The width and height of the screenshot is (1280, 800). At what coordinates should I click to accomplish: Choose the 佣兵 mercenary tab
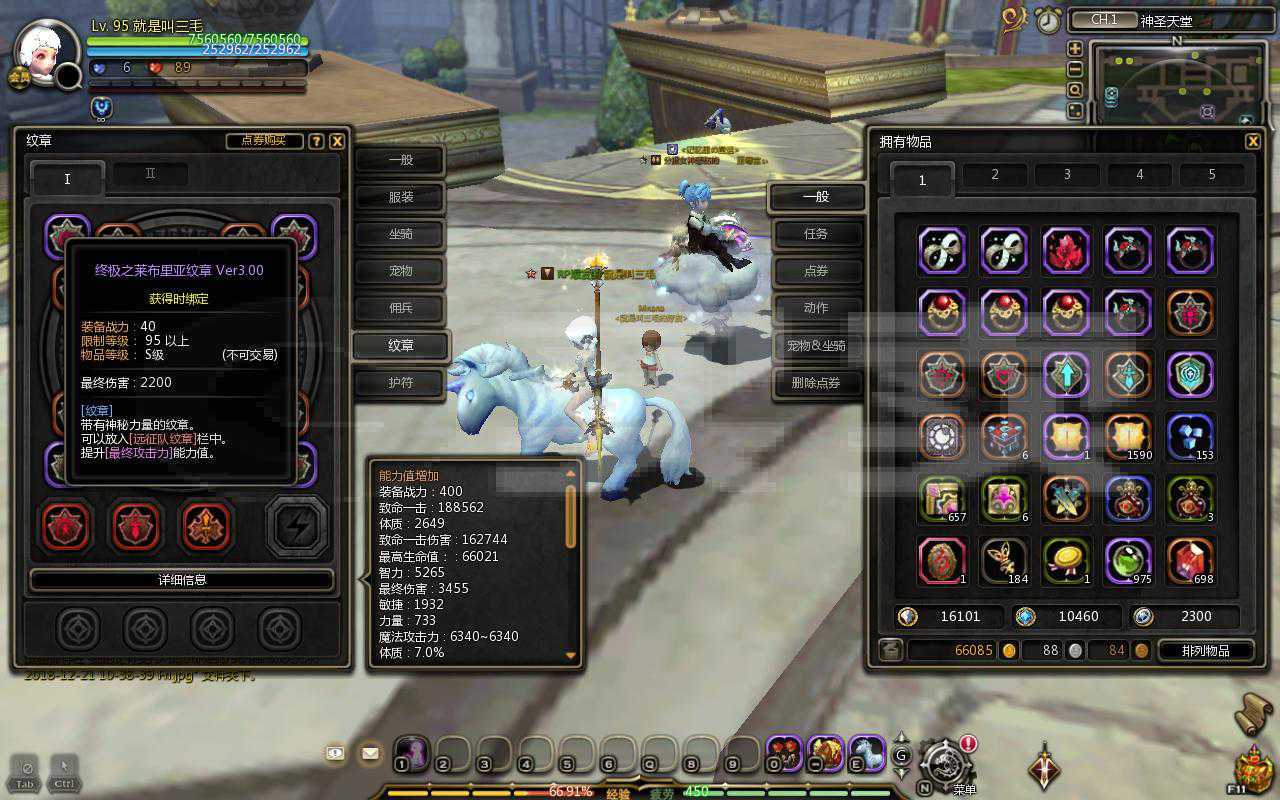click(x=401, y=308)
